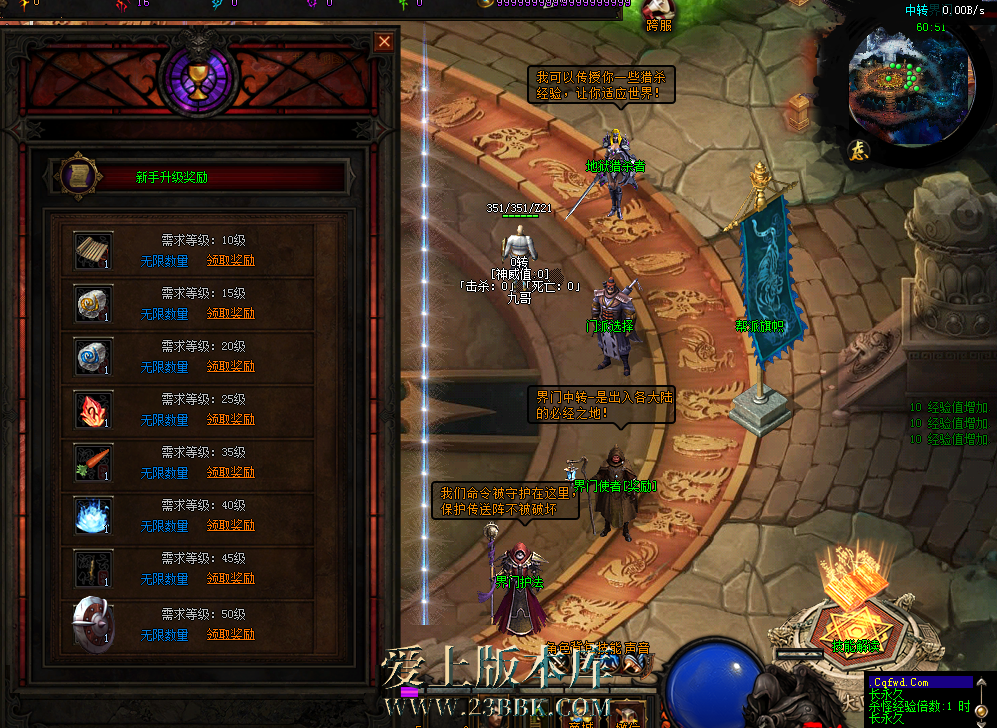The width and height of the screenshot is (997, 728).
Task: Click the gold glyph button below the minimap
Action: 858,151
